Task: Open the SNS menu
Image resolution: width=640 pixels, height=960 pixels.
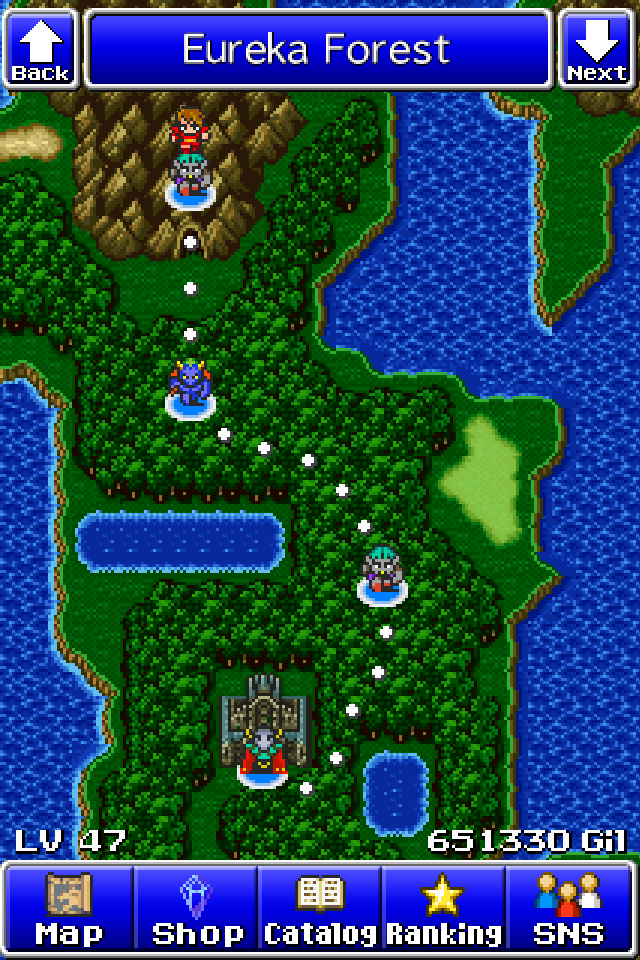Action: 570,908
